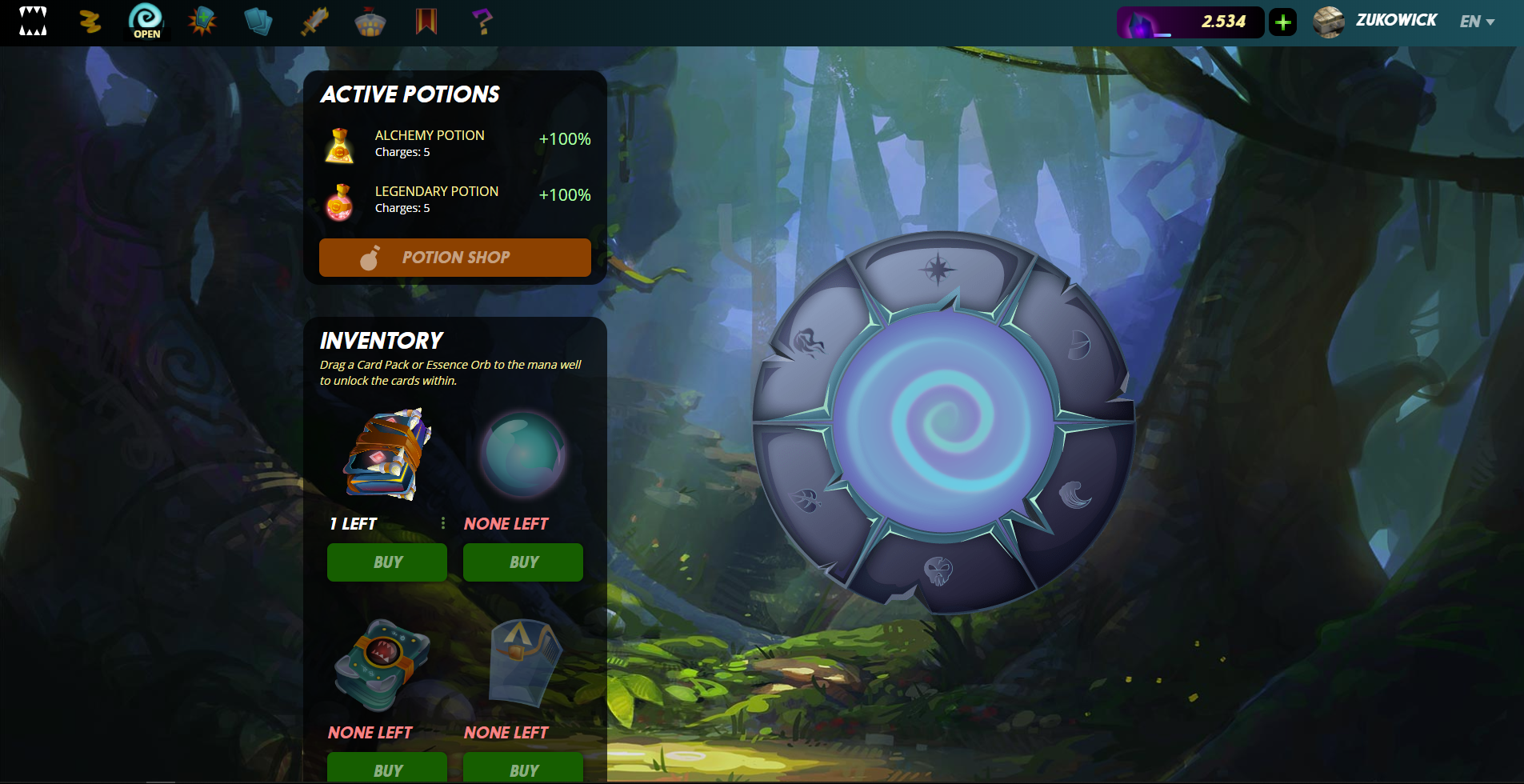Open the EN language dropdown

[x=1477, y=22]
